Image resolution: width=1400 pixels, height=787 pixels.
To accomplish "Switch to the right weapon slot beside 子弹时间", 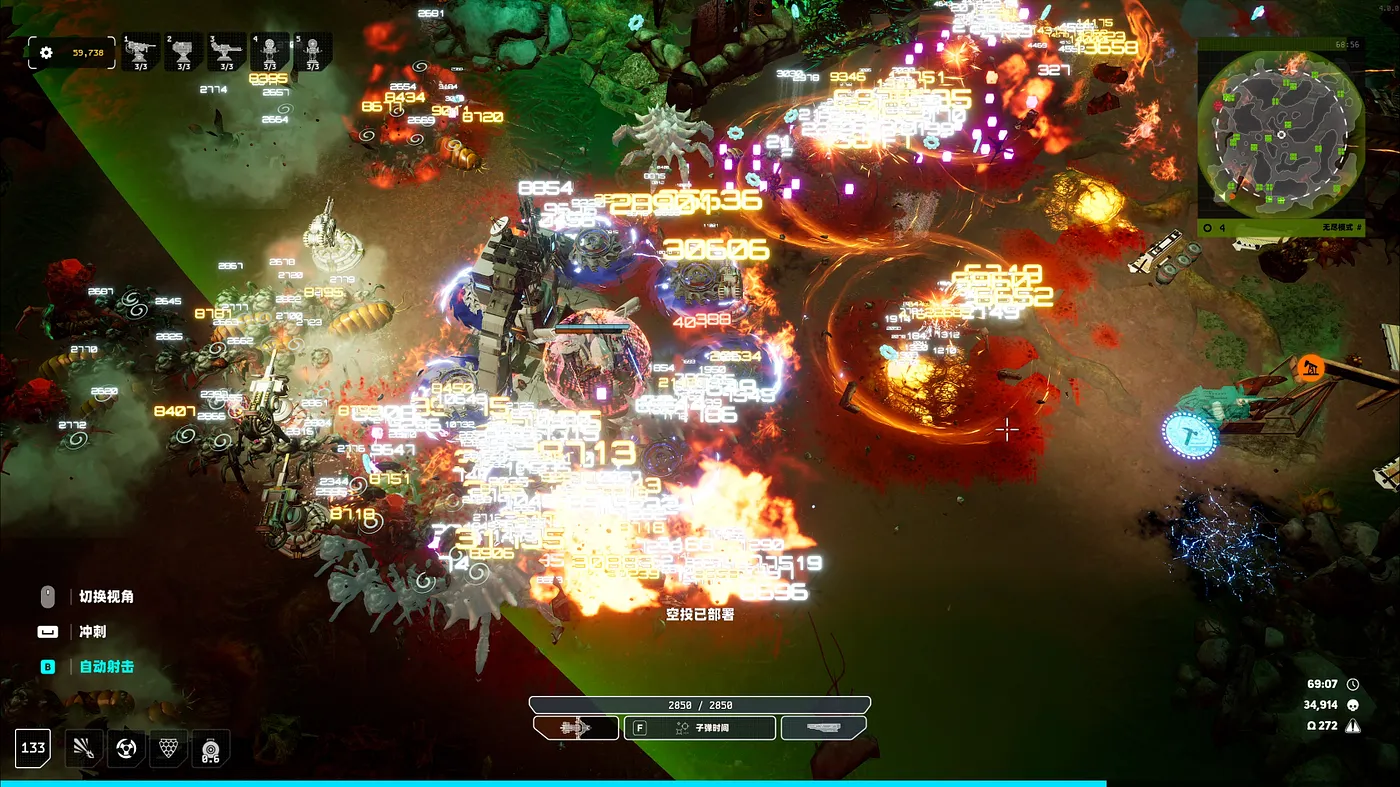I will coord(823,728).
